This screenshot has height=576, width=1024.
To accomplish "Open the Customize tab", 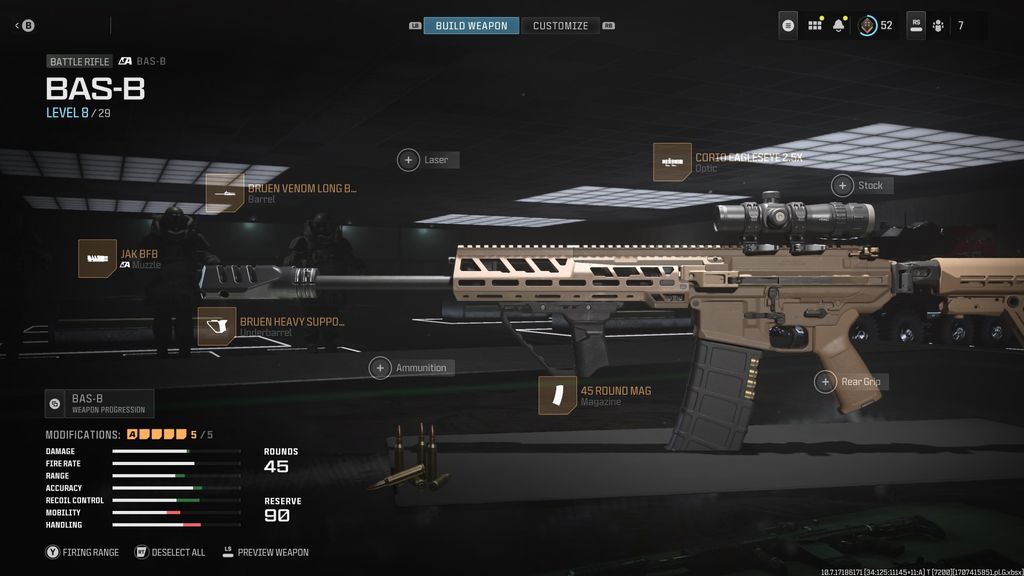I will (x=560, y=26).
